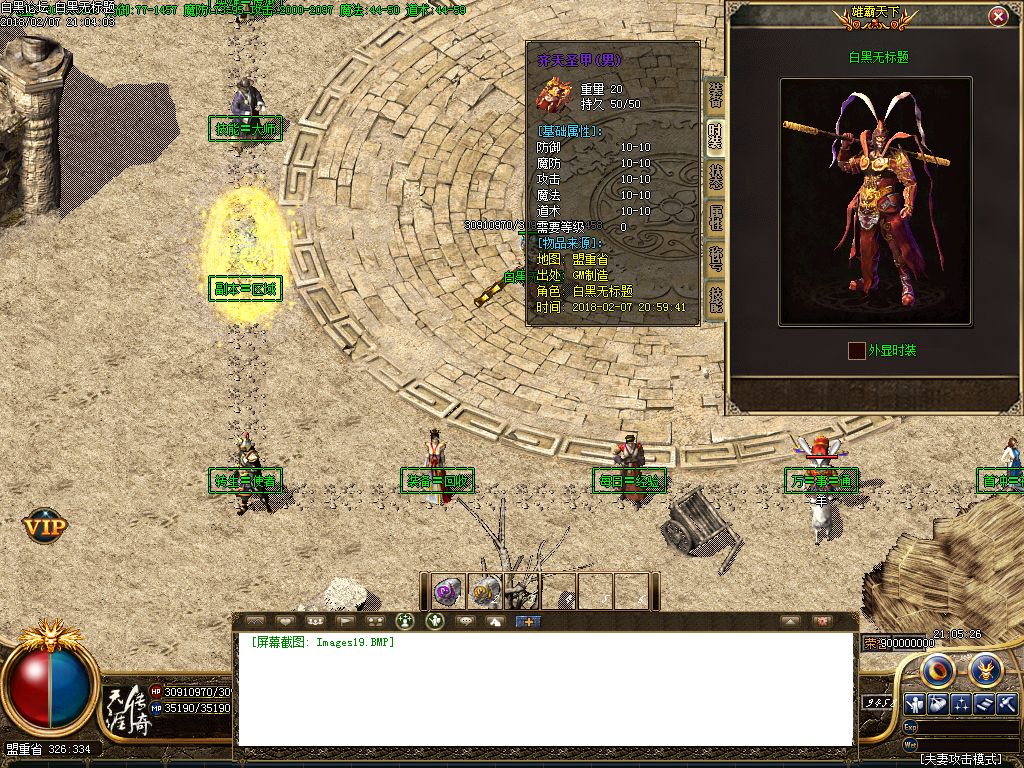Open the golden dragon helmet button
Screen dimensions: 1024x768
pyautogui.click(x=985, y=668)
